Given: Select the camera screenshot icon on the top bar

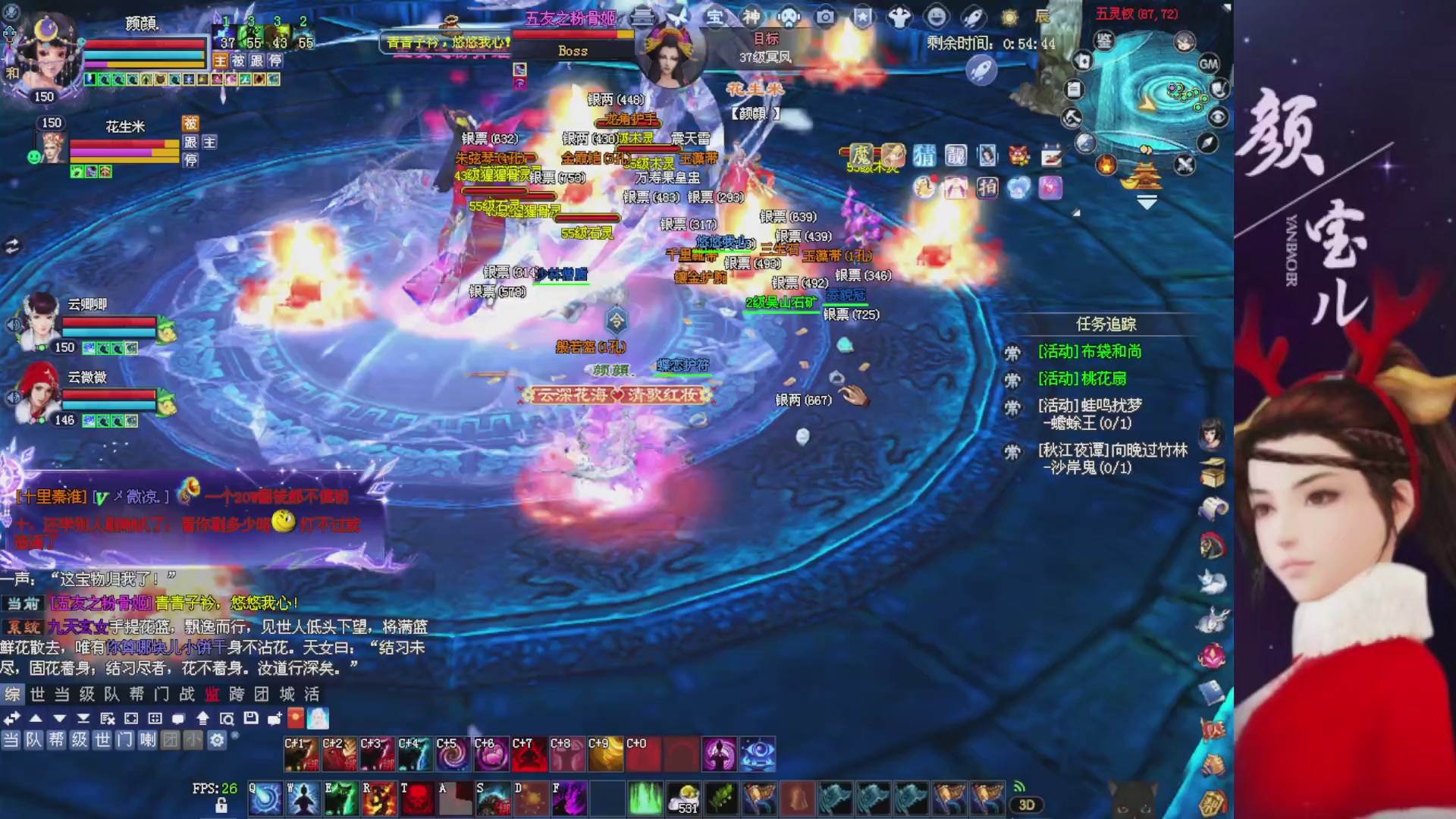Looking at the screenshot, I should (825, 17).
